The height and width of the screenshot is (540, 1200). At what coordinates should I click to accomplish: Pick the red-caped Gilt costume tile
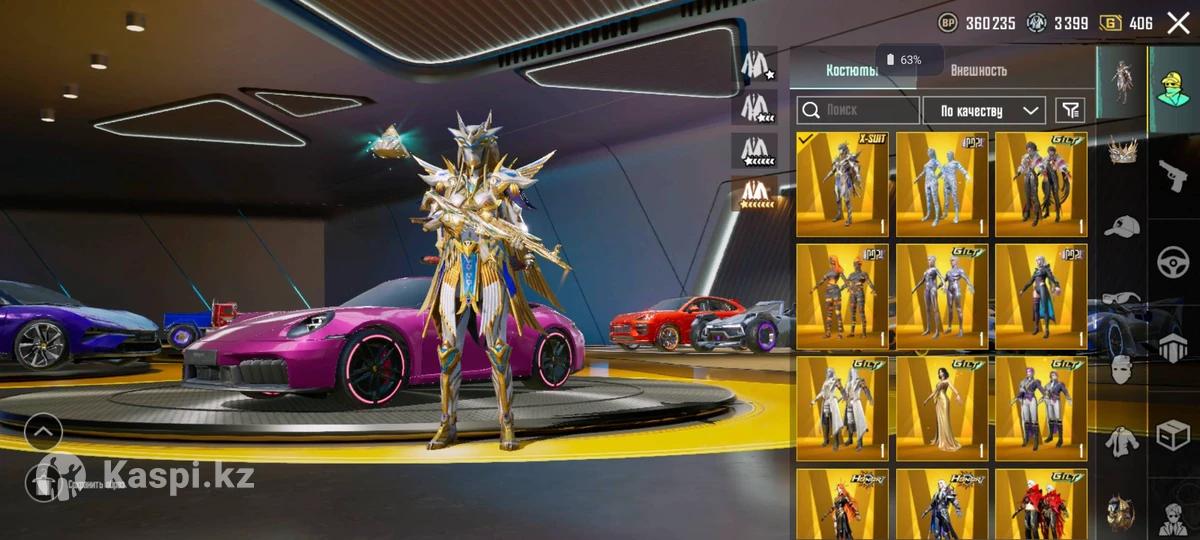pos(1041,504)
